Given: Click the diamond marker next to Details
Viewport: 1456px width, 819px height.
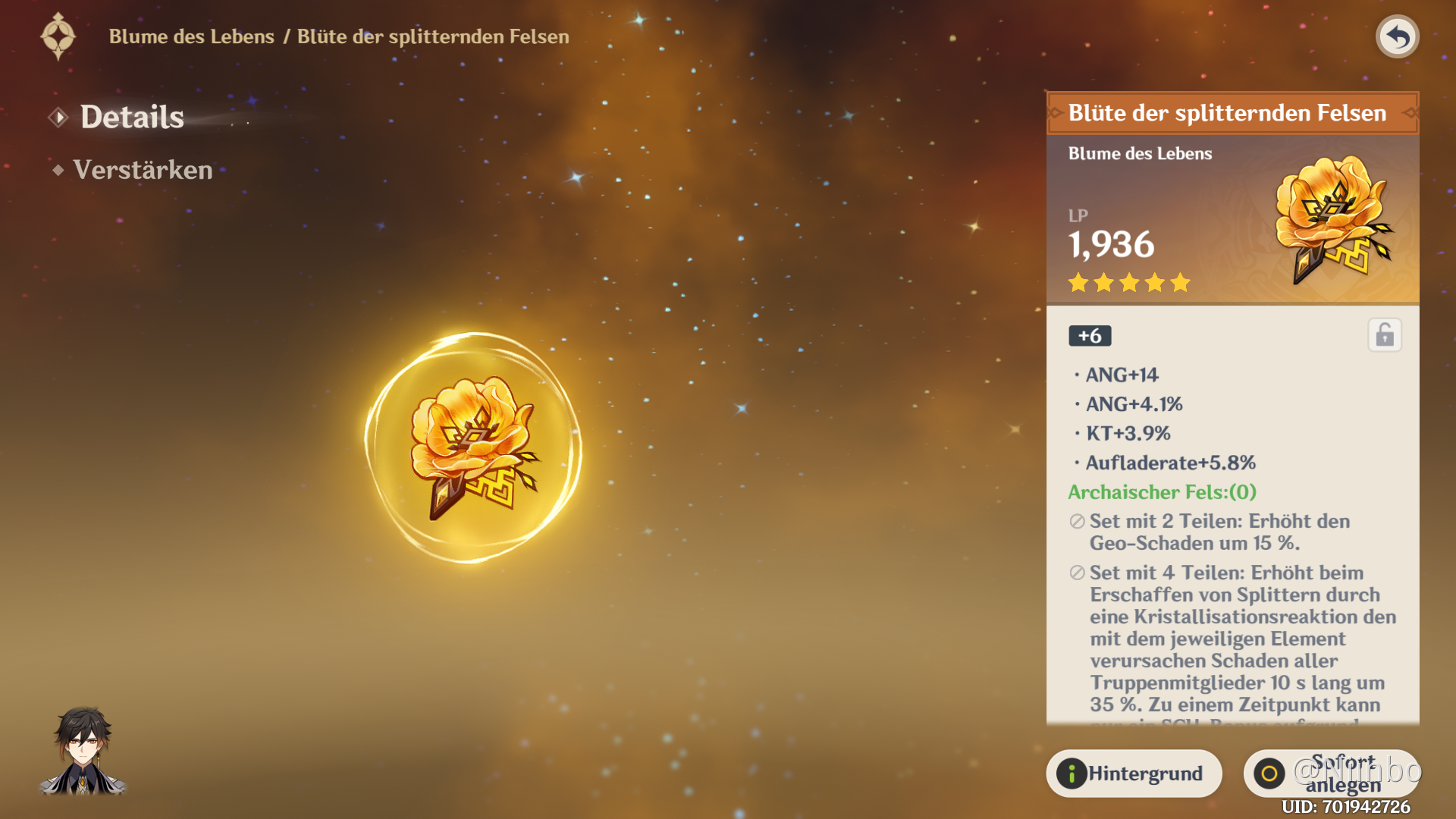Looking at the screenshot, I should (x=57, y=116).
